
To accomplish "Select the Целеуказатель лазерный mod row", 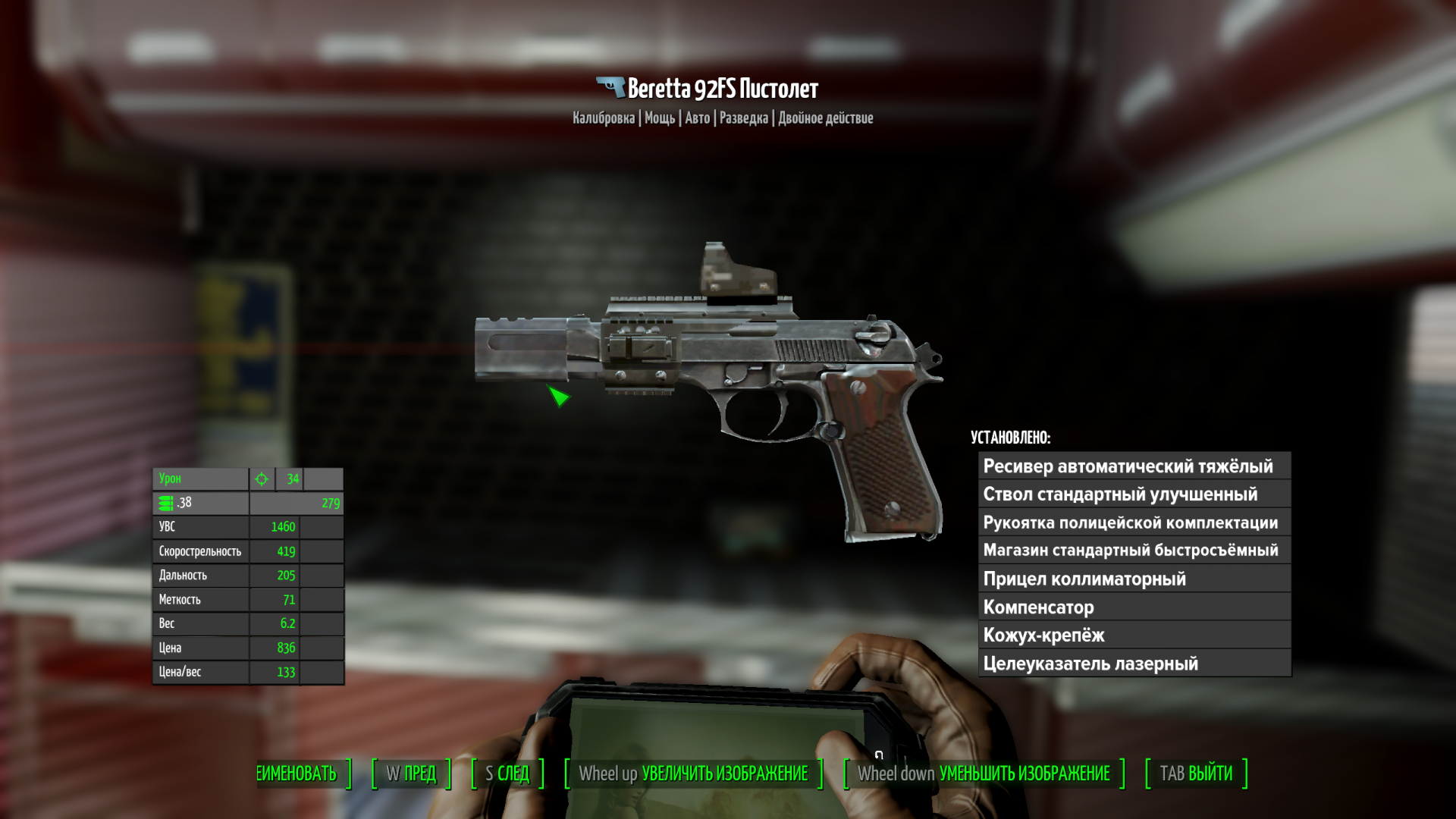I will click(x=1134, y=664).
